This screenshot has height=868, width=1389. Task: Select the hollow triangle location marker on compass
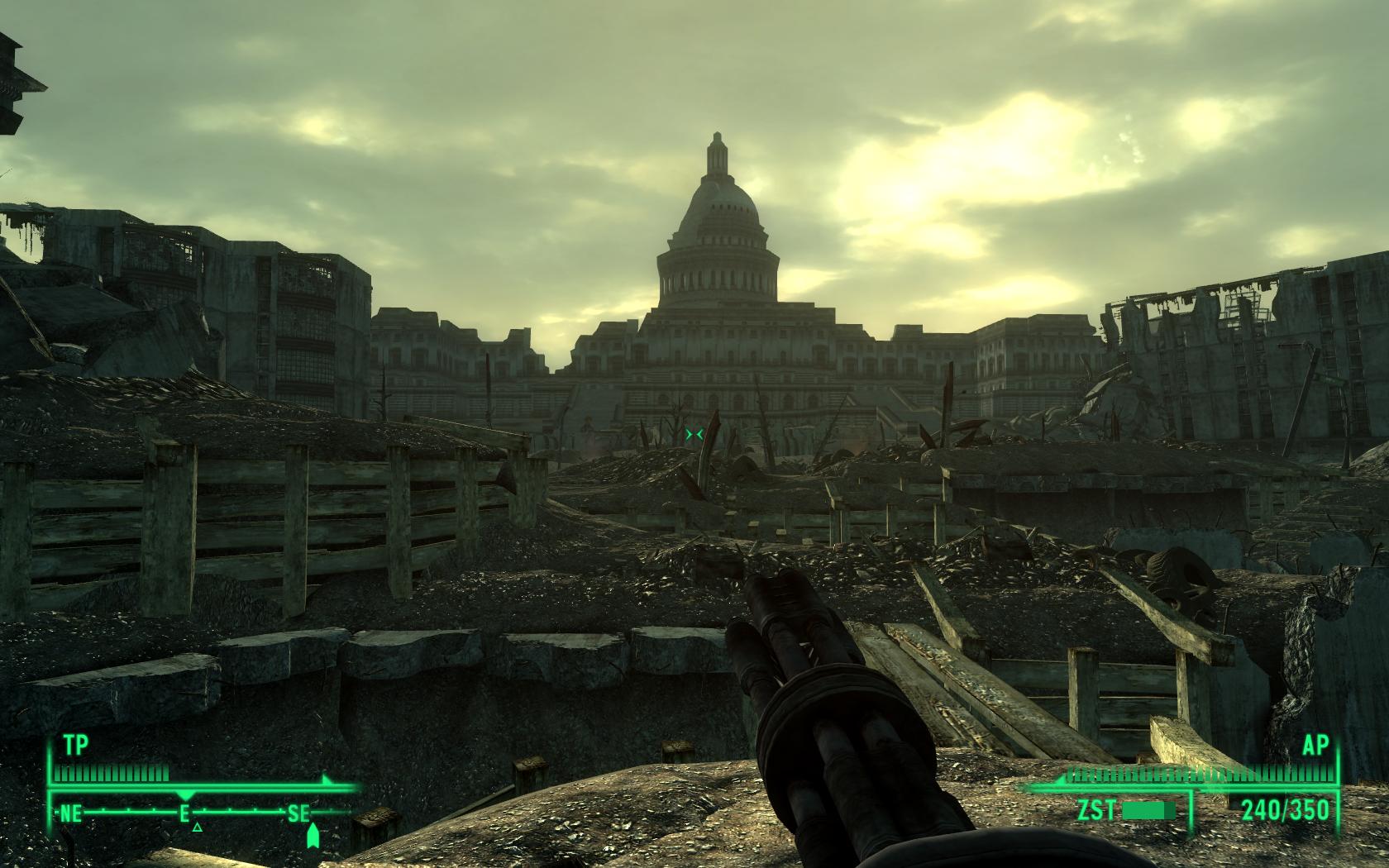pyautogui.click(x=197, y=826)
